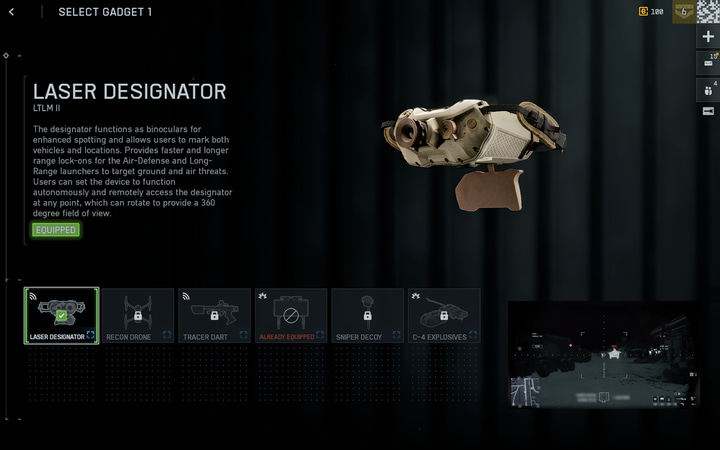Viewport: 720px width, 450px height.
Task: Click the bottom card icon in sidebar
Action: click(708, 111)
